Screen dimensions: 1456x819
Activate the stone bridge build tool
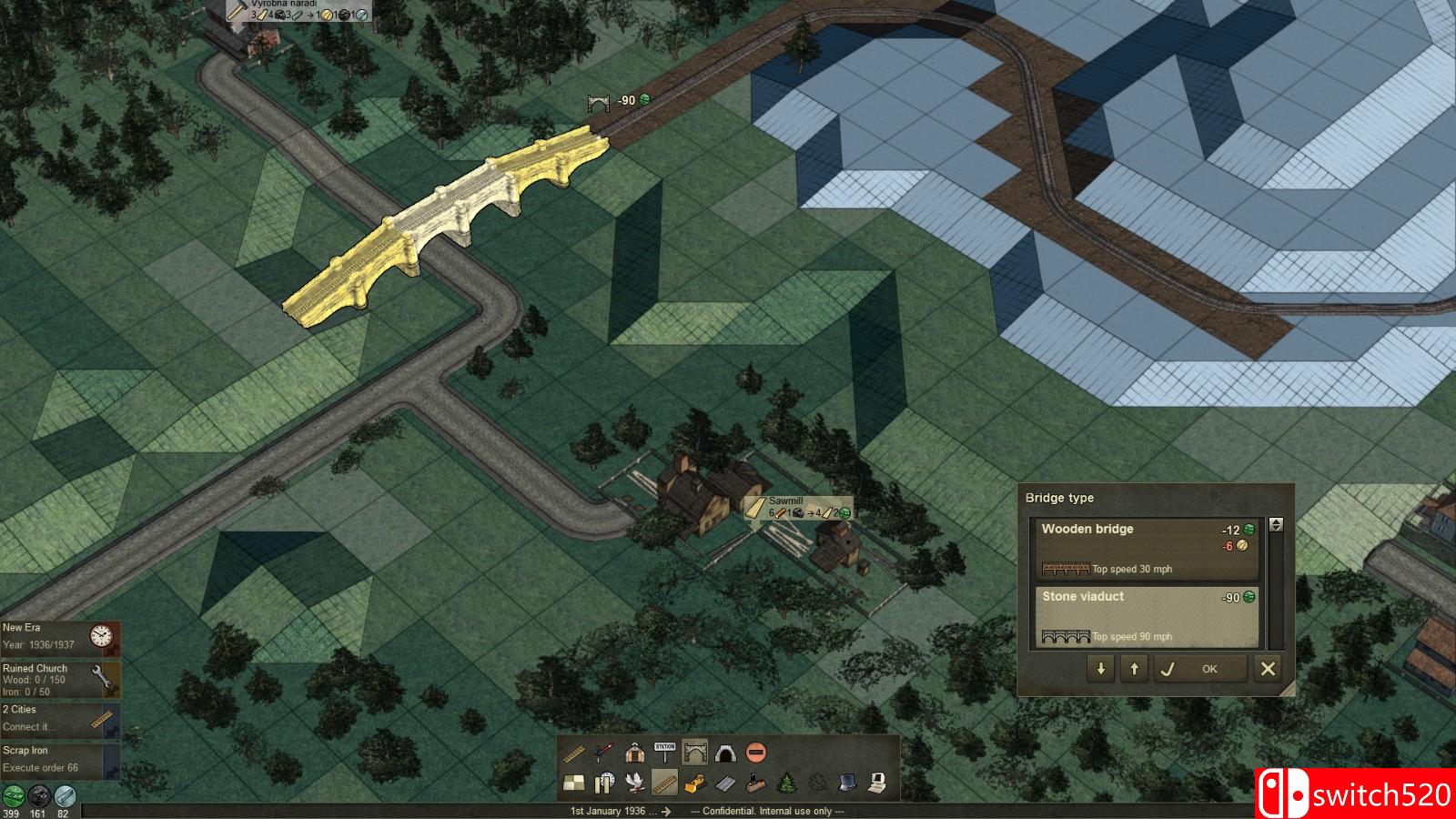695,753
